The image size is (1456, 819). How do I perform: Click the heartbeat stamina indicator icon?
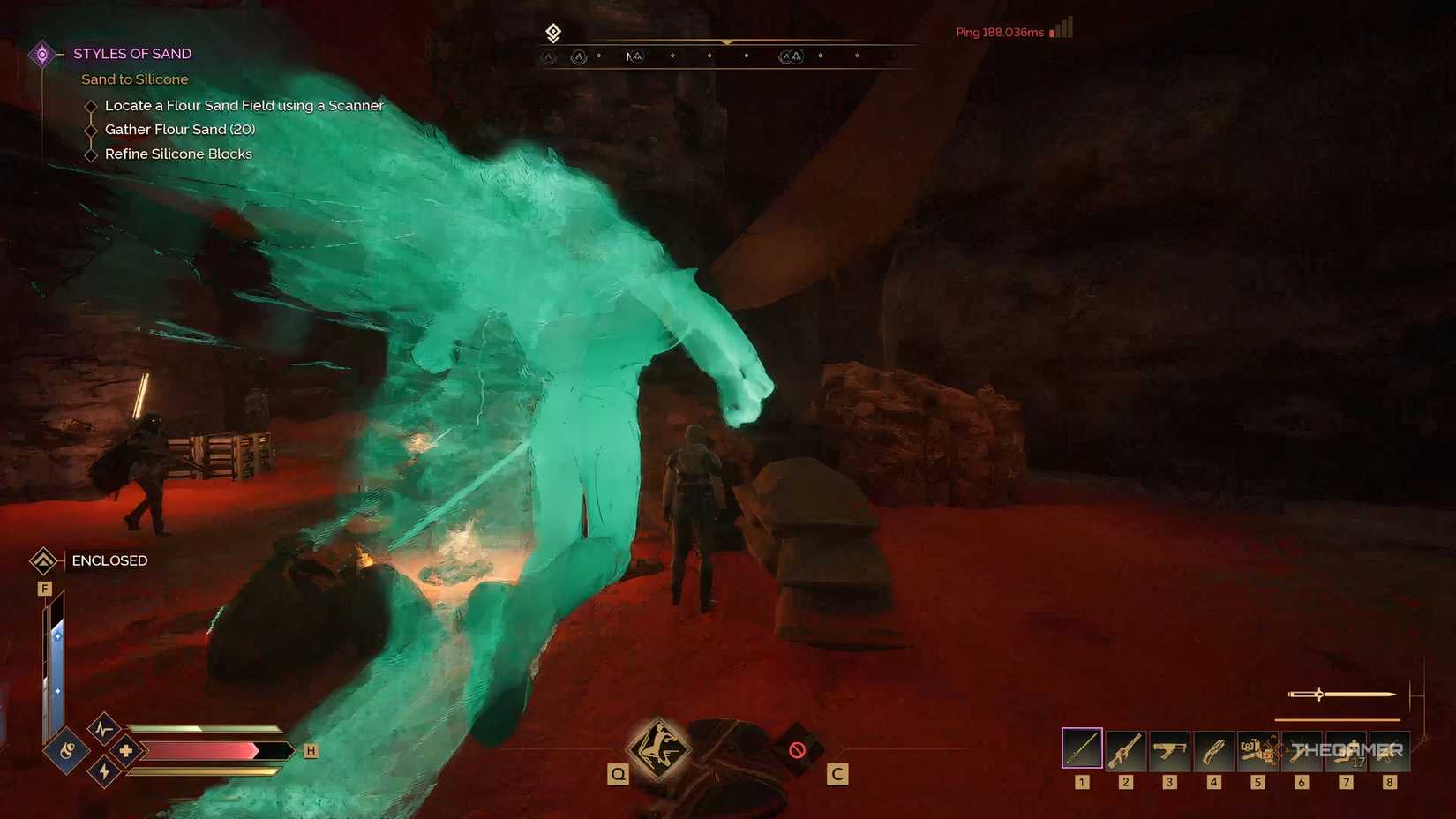(x=103, y=727)
